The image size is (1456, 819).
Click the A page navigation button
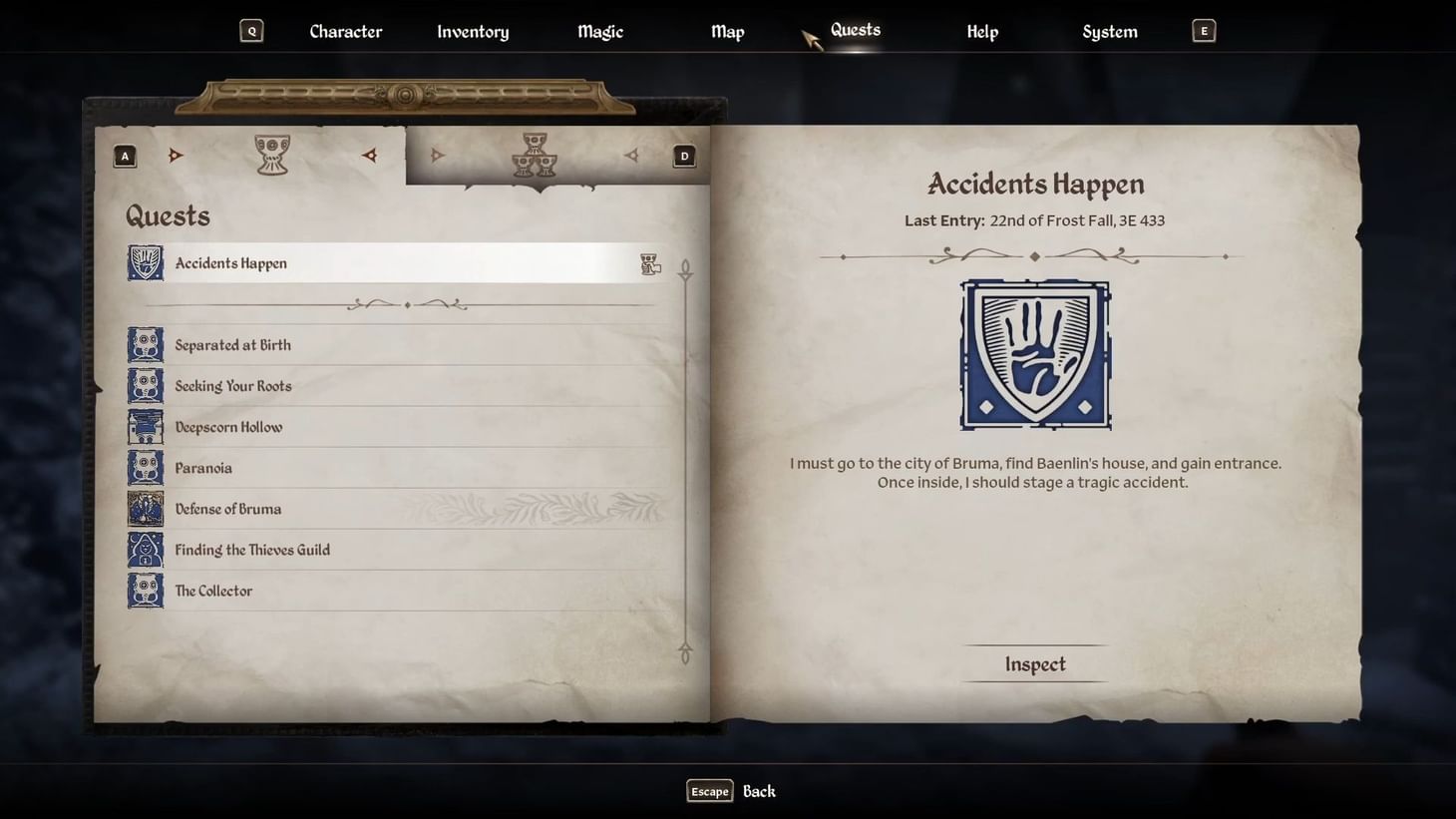124,155
